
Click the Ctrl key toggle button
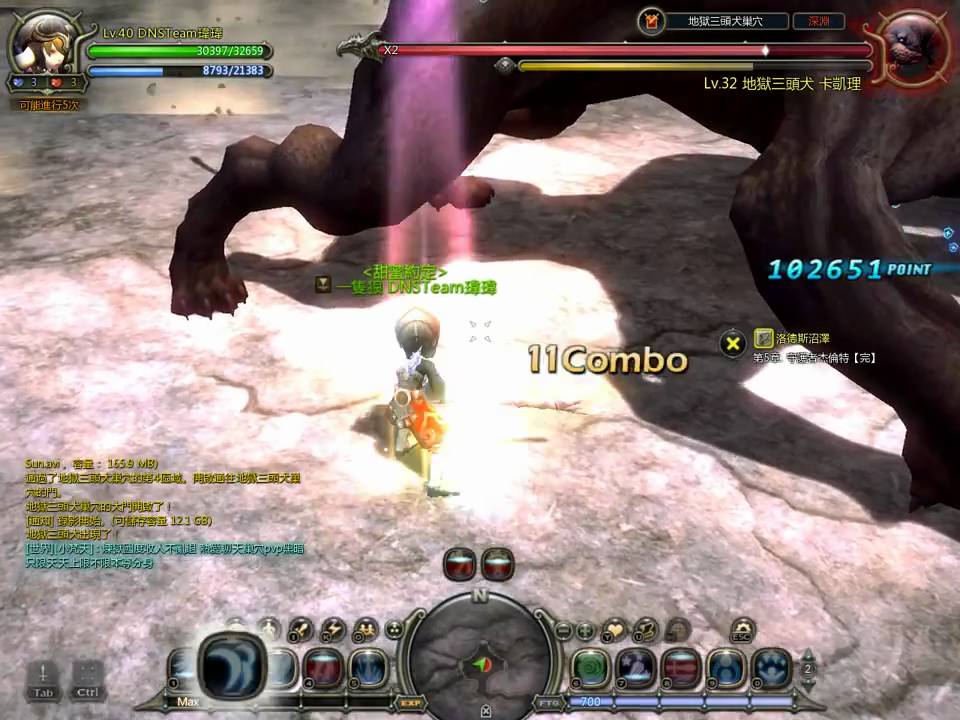pyautogui.click(x=87, y=677)
